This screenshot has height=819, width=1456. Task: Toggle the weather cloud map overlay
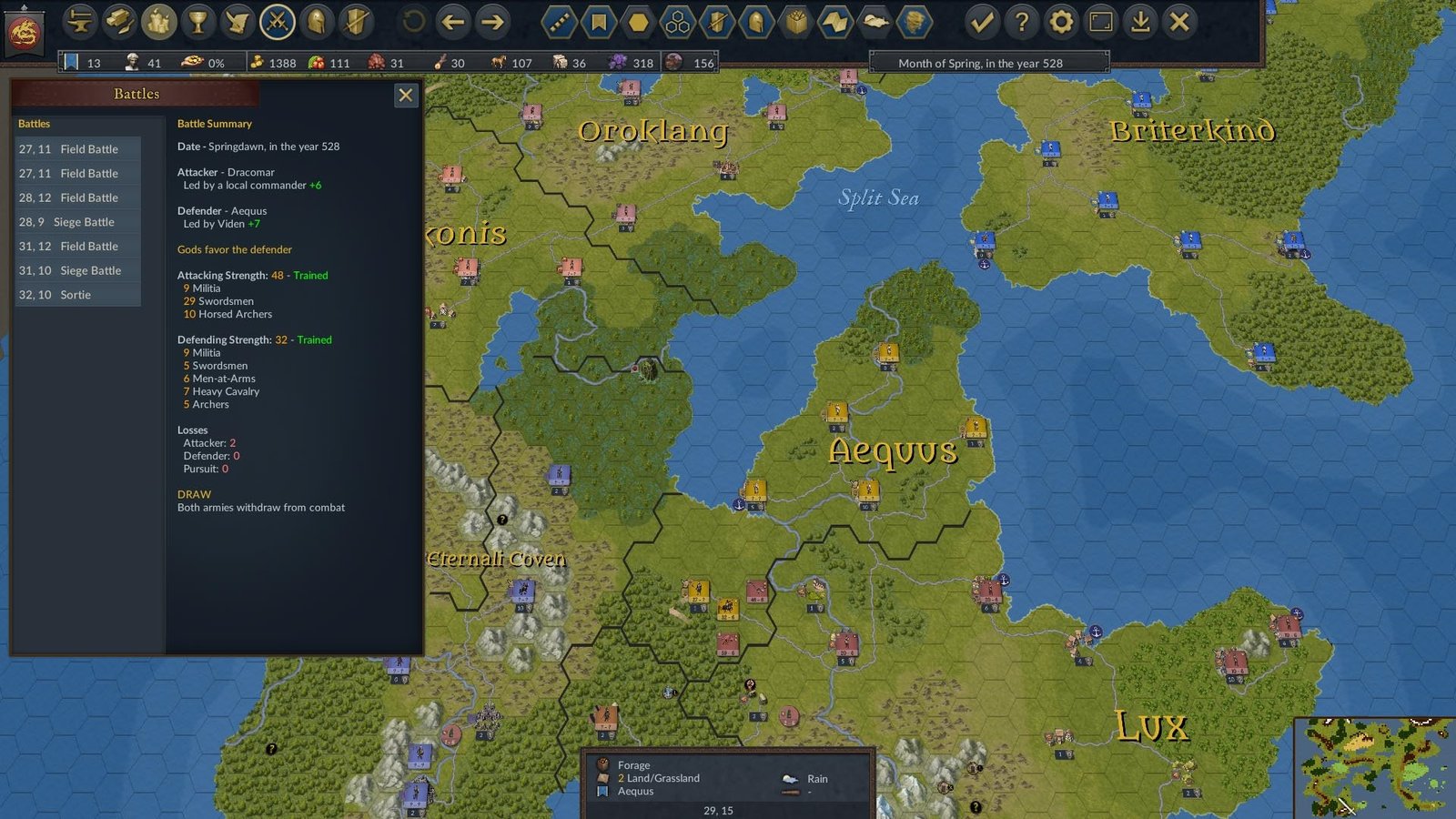875,22
